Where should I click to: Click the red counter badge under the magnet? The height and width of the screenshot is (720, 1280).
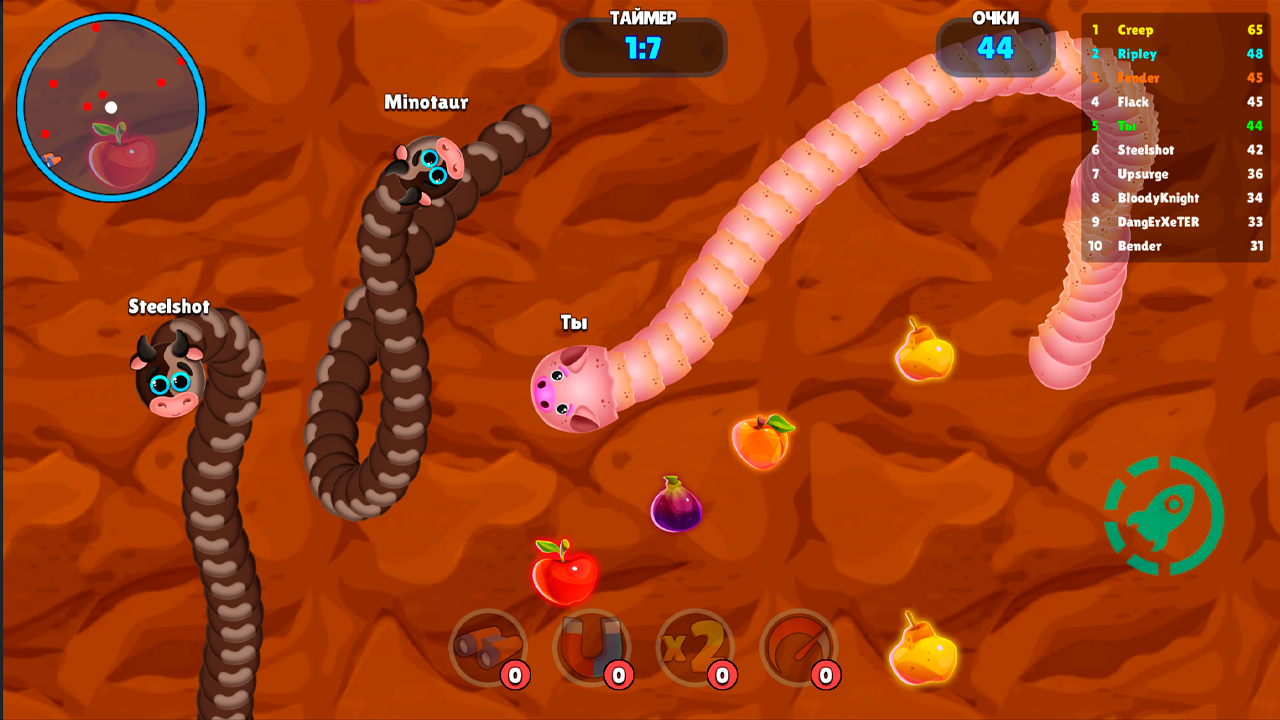pos(617,674)
